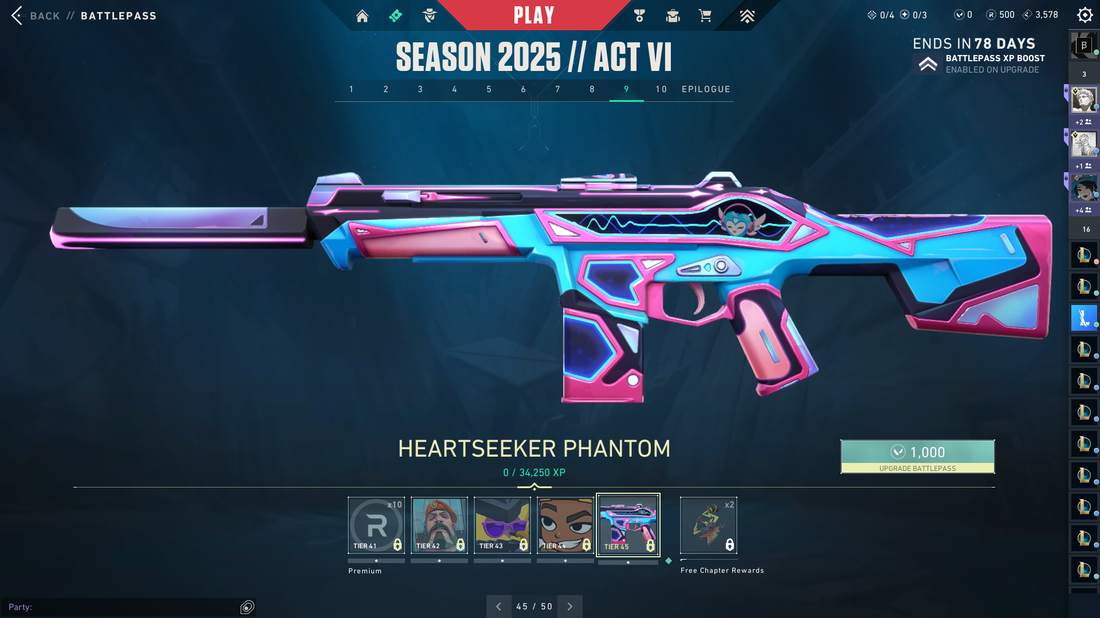The width and height of the screenshot is (1100, 618).
Task: Switch to chapter 5 tab
Action: 489,90
